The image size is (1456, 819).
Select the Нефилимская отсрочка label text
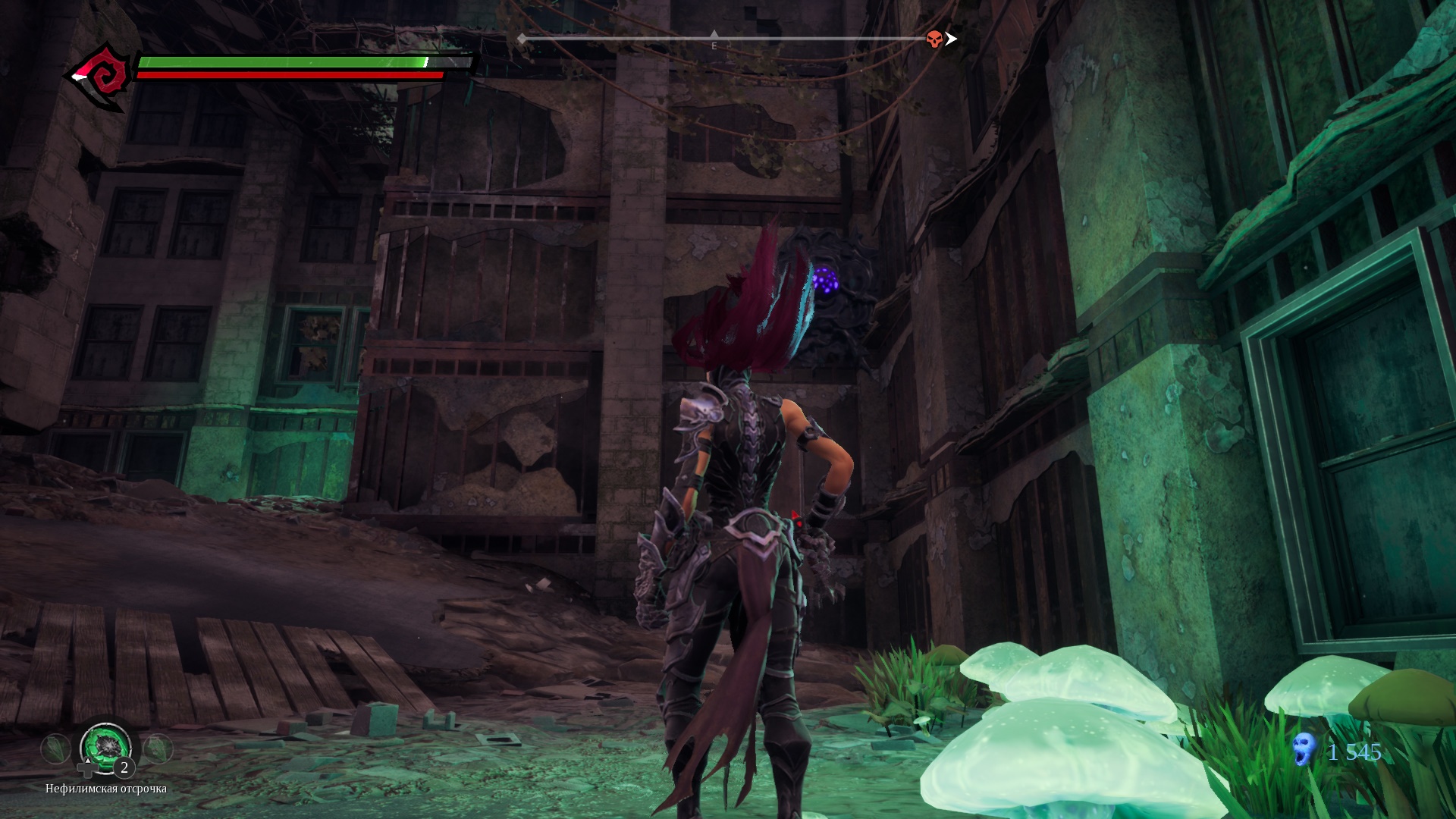(x=106, y=789)
